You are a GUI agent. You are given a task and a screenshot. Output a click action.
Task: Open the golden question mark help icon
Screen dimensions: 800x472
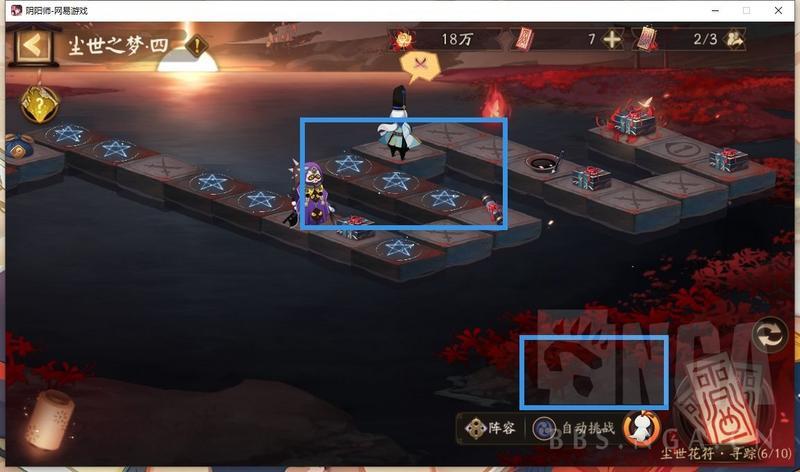pyautogui.click(x=40, y=104)
